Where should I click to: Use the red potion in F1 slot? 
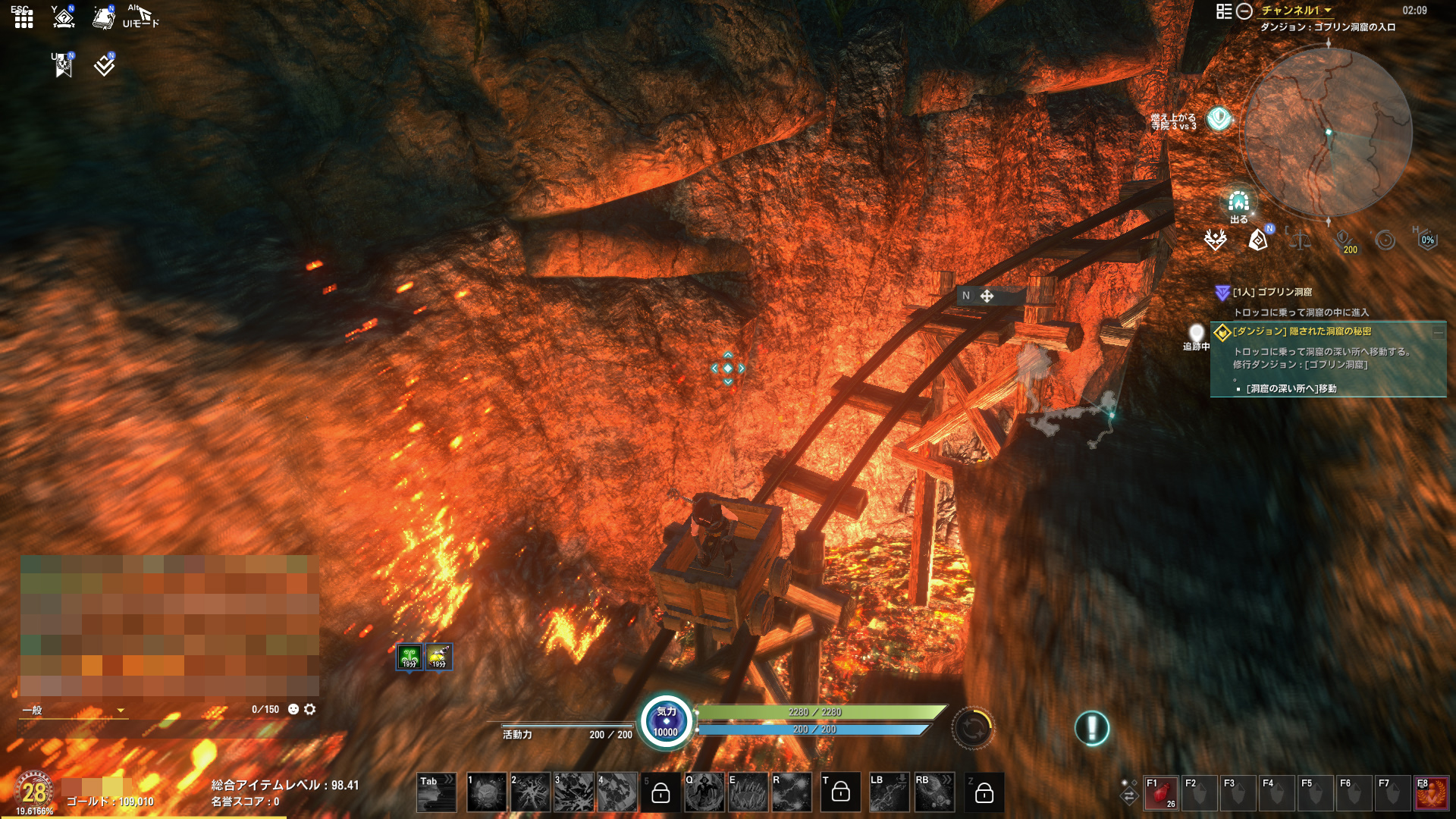tap(1161, 793)
